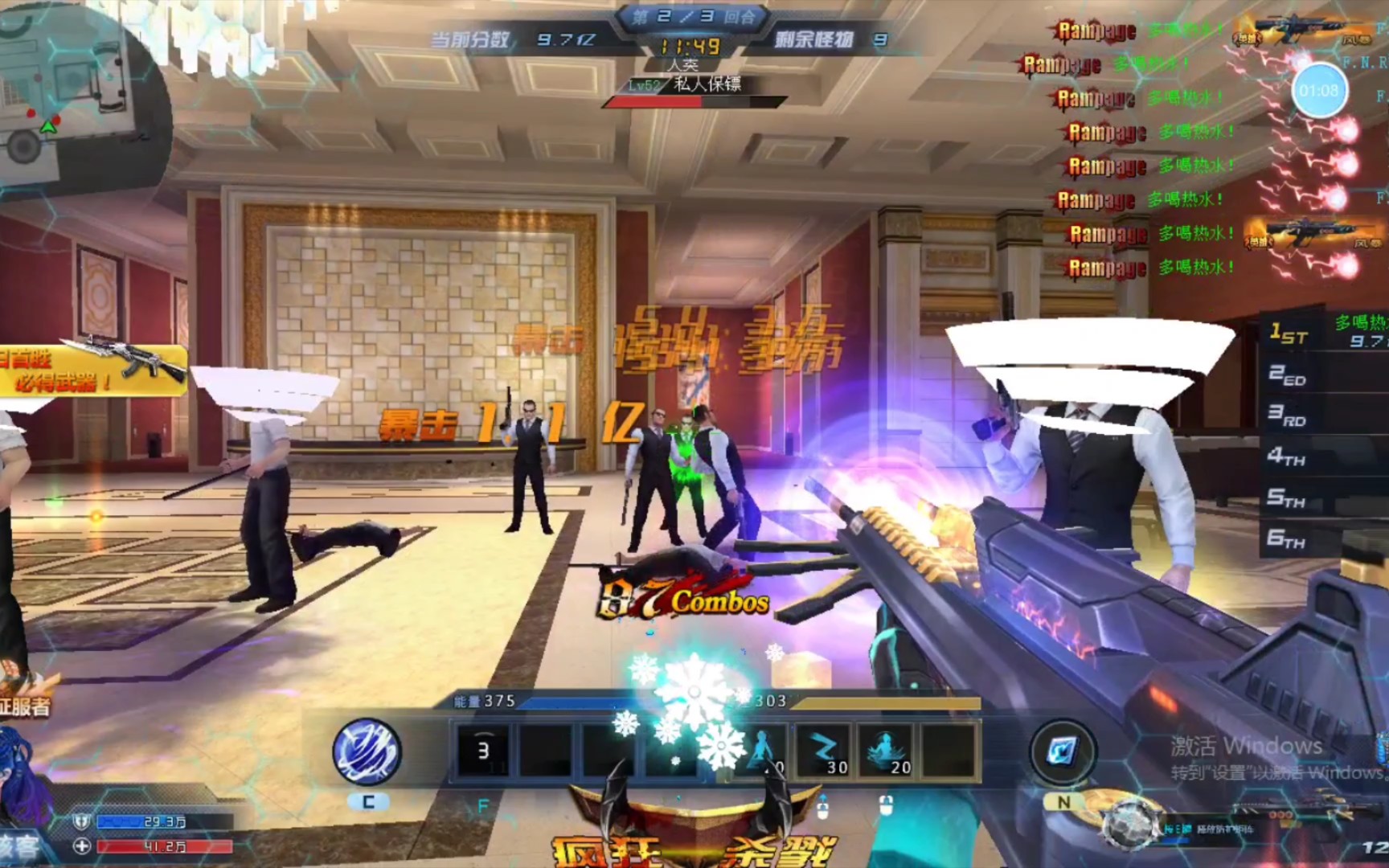Open the first-win weapon reward banner
This screenshot has width=1389, height=868.
tap(92, 370)
